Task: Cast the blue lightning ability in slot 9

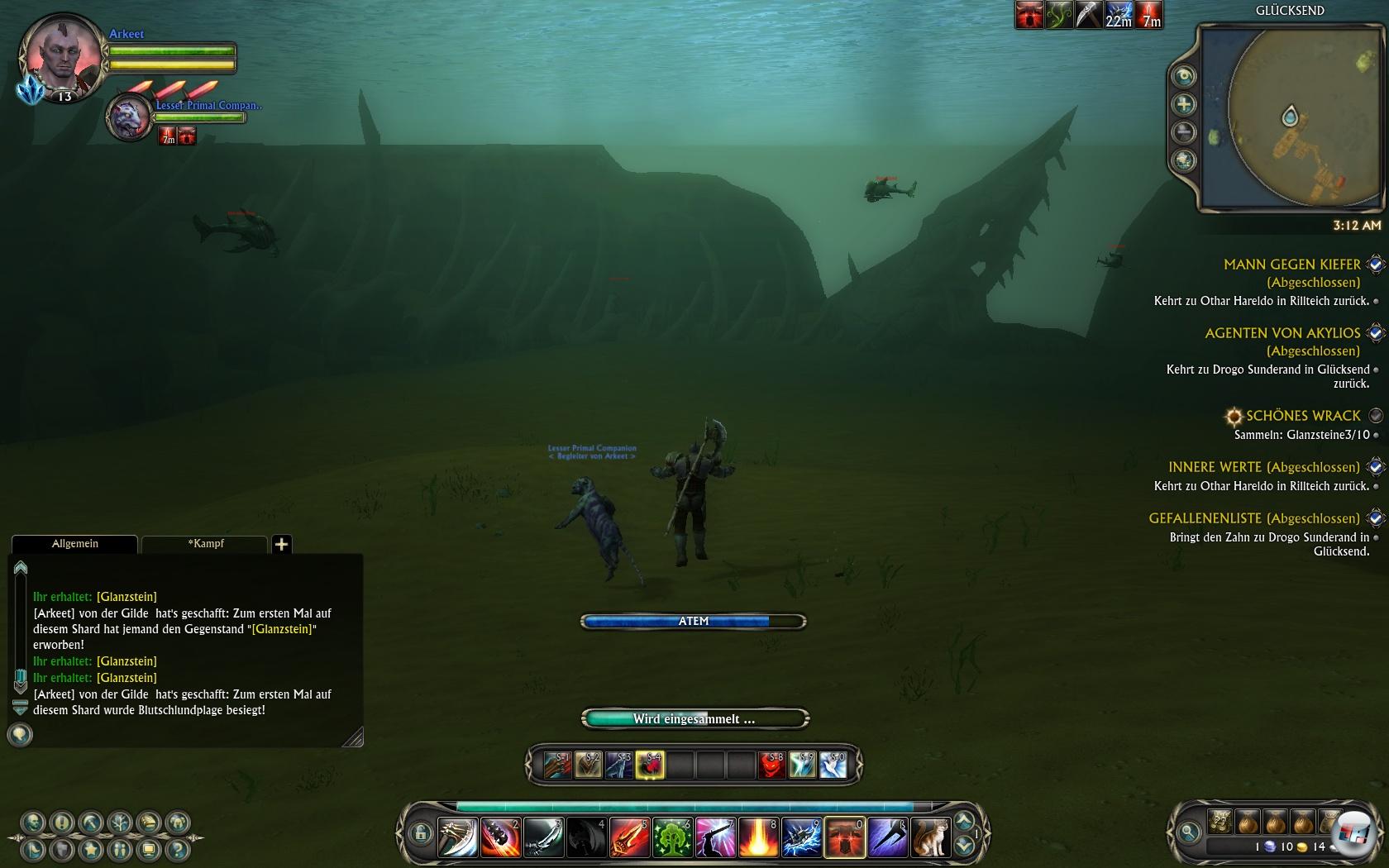Action: click(801, 837)
